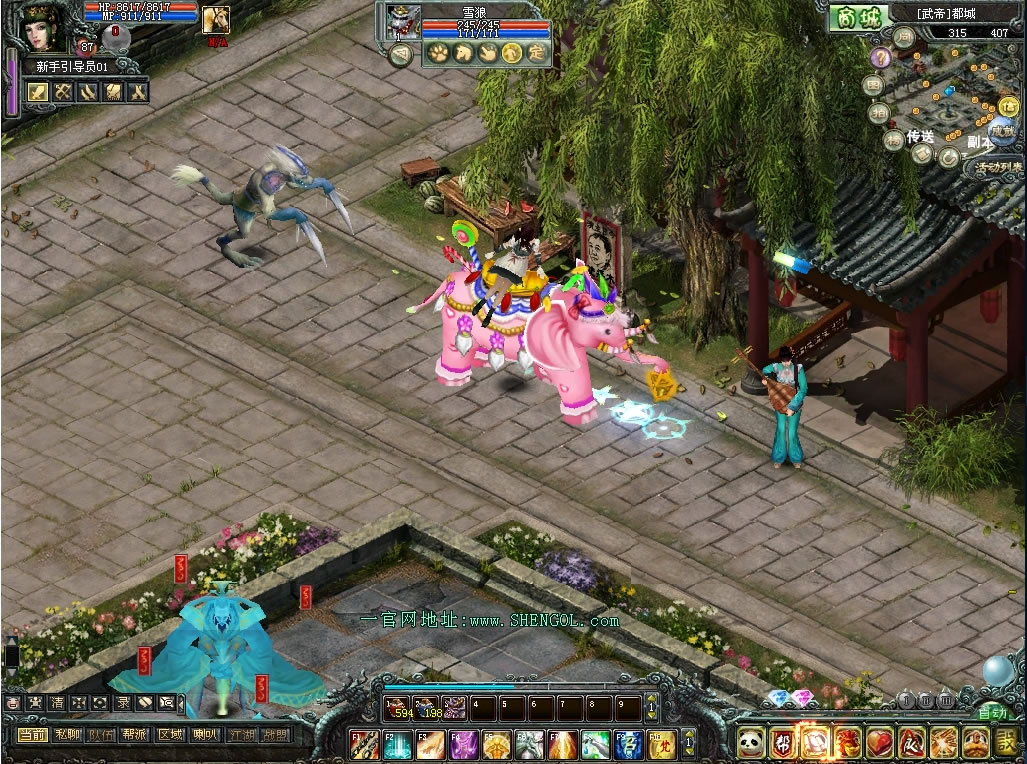The height and width of the screenshot is (764, 1027).
Task: Switch to the 帮派 guild chat tab
Action: [135, 735]
